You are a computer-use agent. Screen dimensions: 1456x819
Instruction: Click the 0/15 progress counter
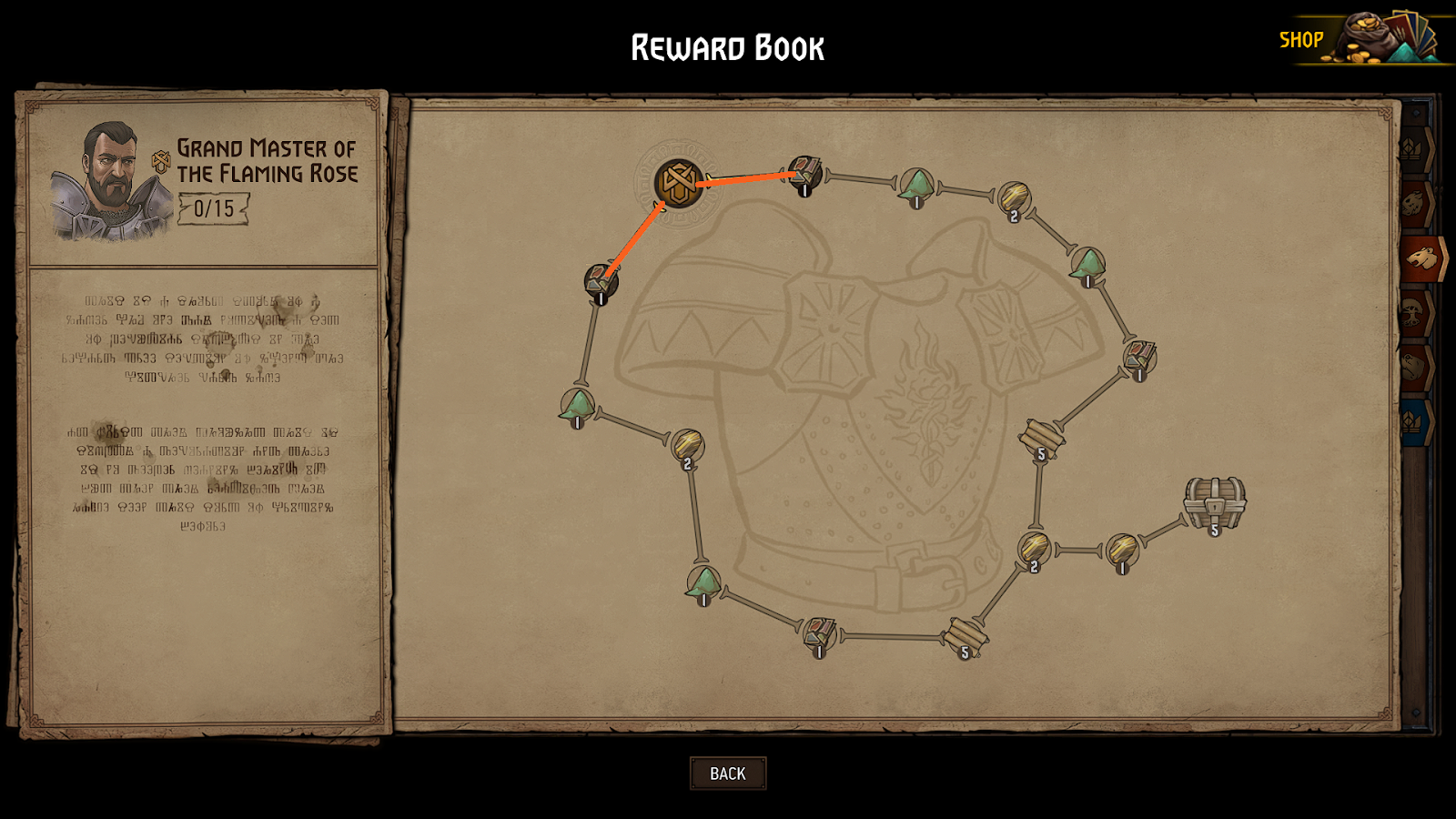pos(216,208)
